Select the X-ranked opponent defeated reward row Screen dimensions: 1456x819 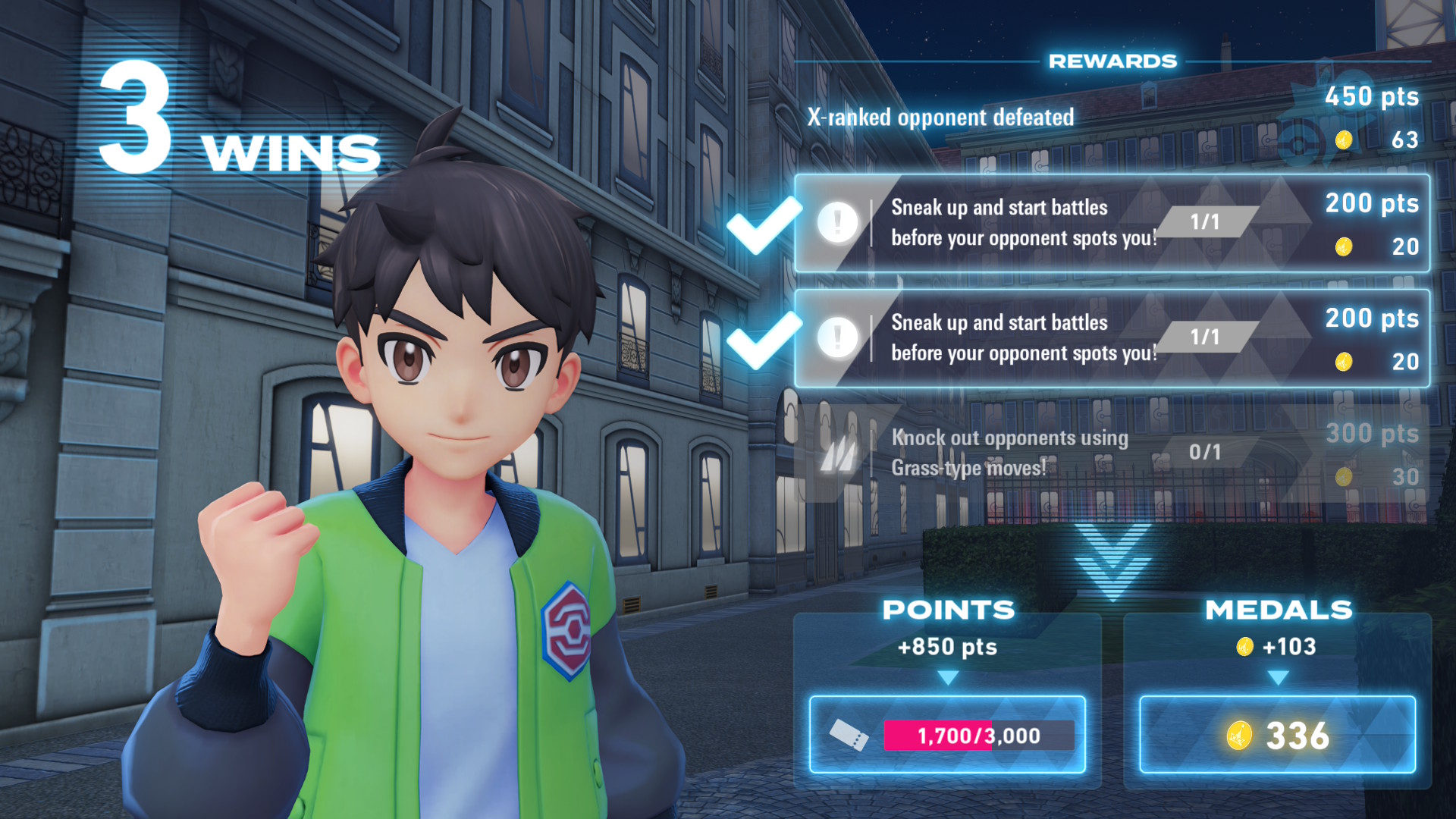(x=1112, y=118)
